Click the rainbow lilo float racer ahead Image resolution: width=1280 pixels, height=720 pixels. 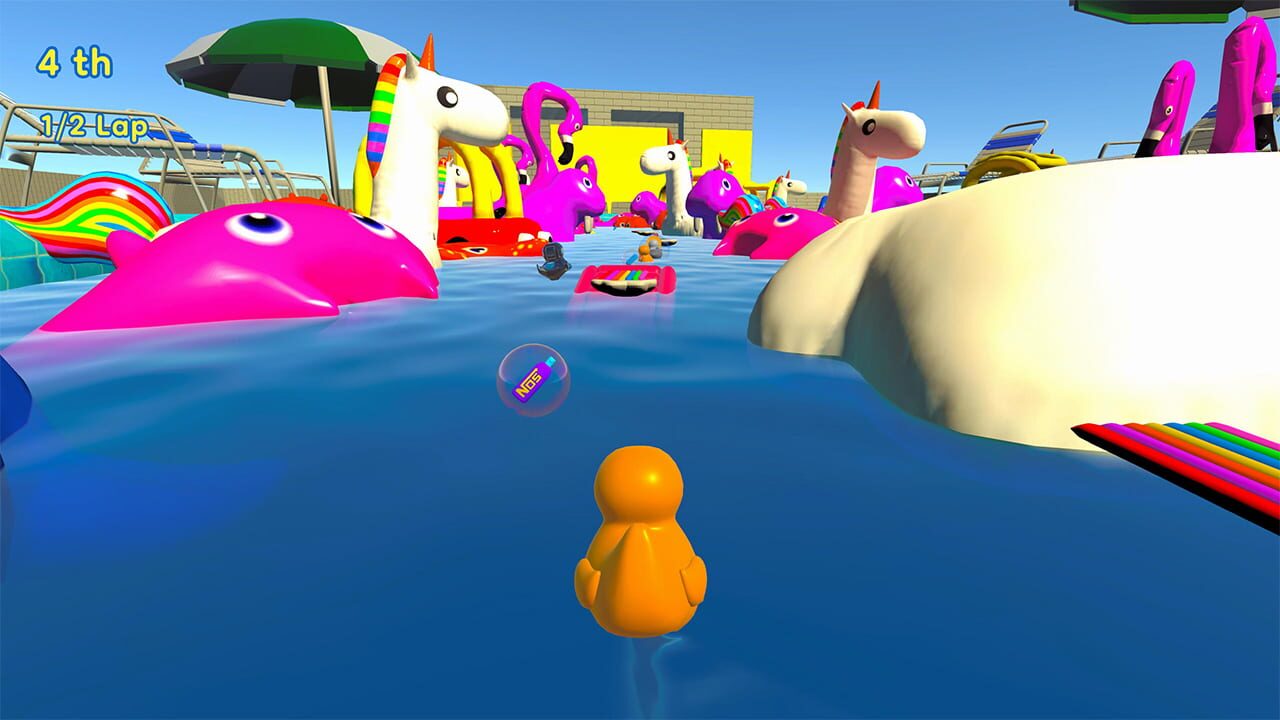[625, 278]
